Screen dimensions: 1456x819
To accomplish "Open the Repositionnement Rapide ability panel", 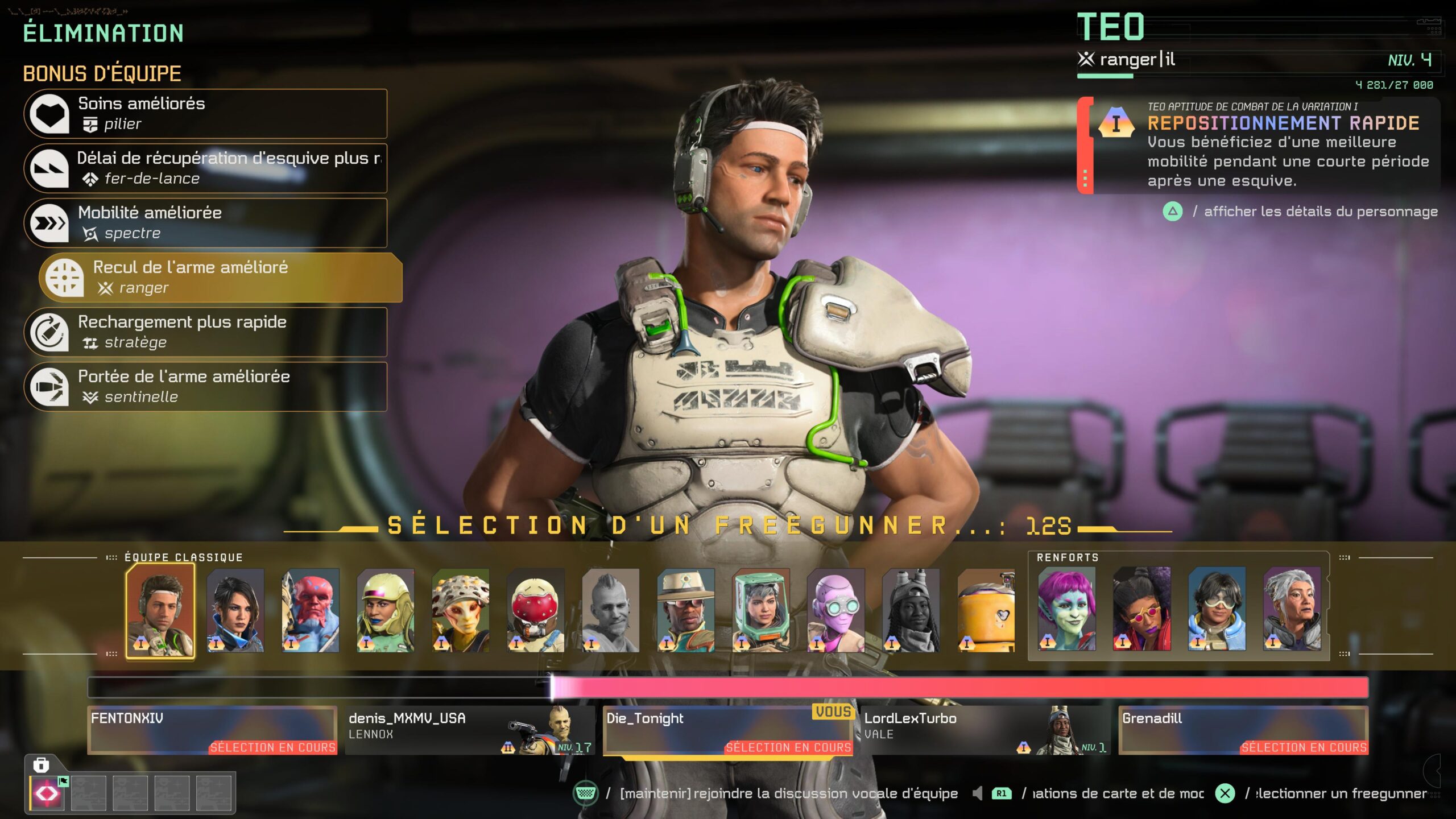I will [1258, 145].
